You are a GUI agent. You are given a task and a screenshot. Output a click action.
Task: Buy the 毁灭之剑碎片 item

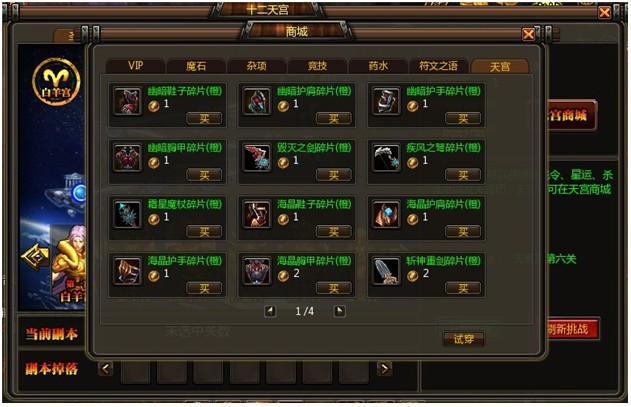334,175
